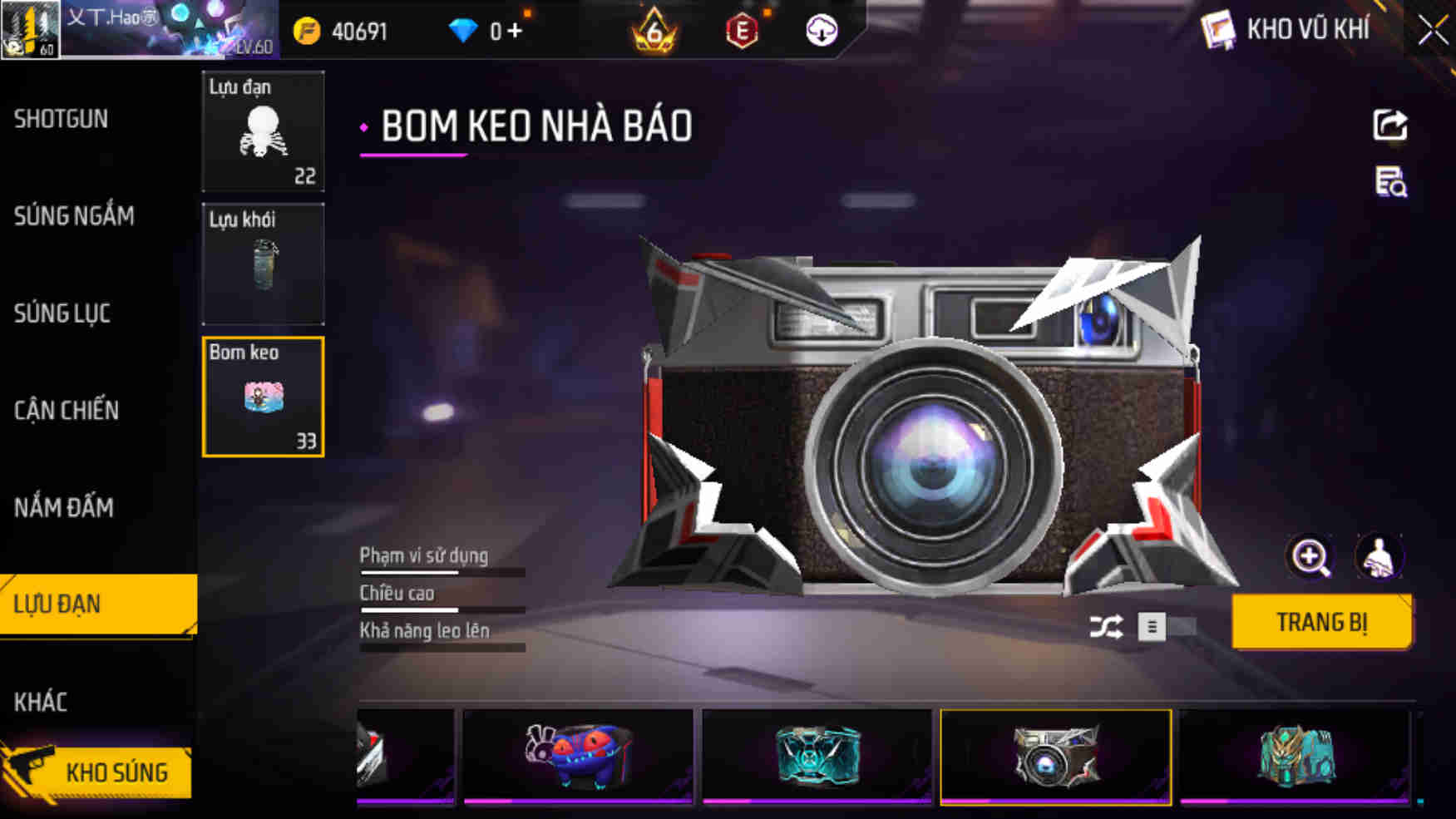This screenshot has width=1456, height=819.
Task: Select the character preview icon beside the magnifier
Action: click(1380, 557)
